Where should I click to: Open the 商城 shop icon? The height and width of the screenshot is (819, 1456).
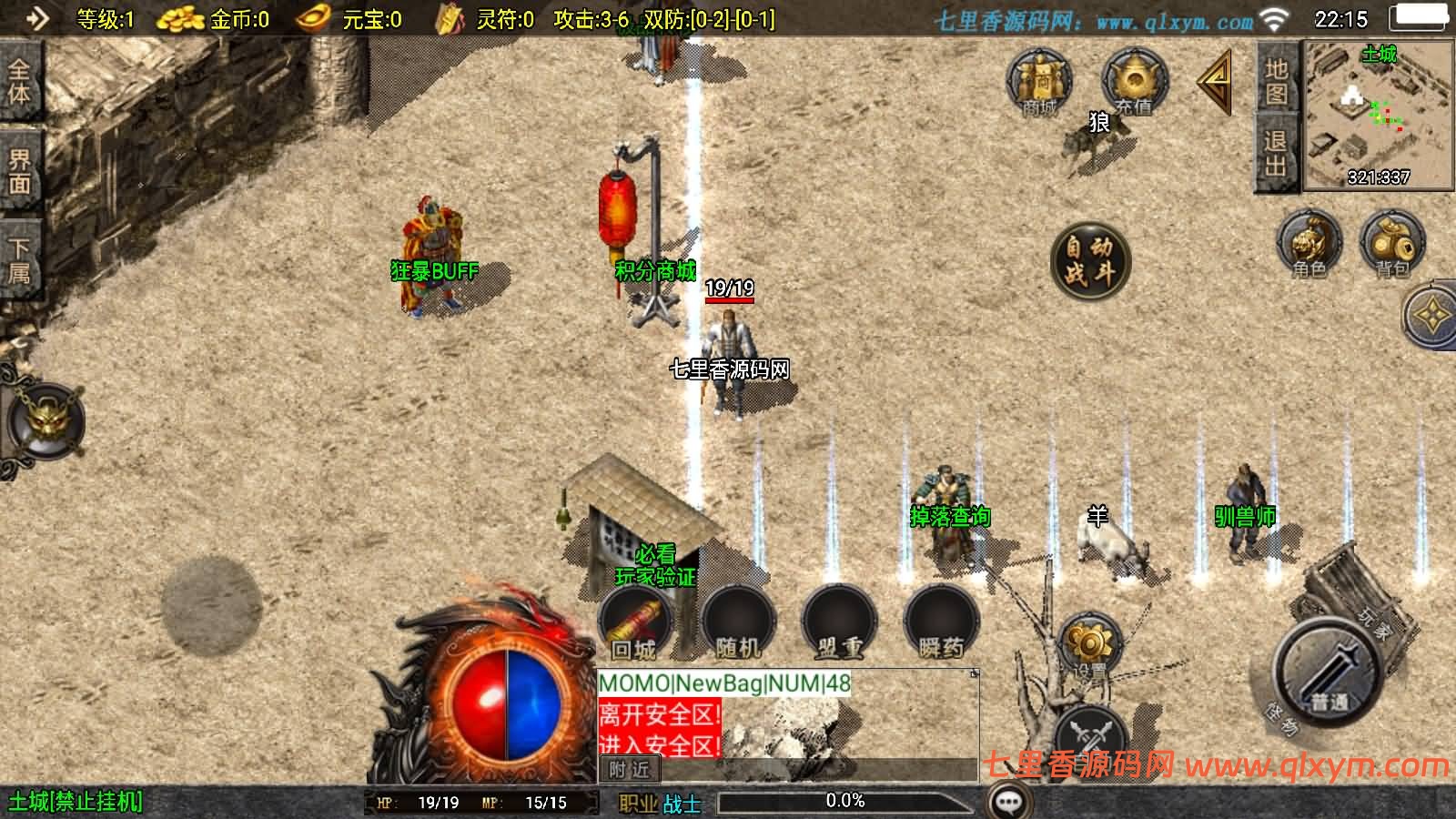[1039, 82]
